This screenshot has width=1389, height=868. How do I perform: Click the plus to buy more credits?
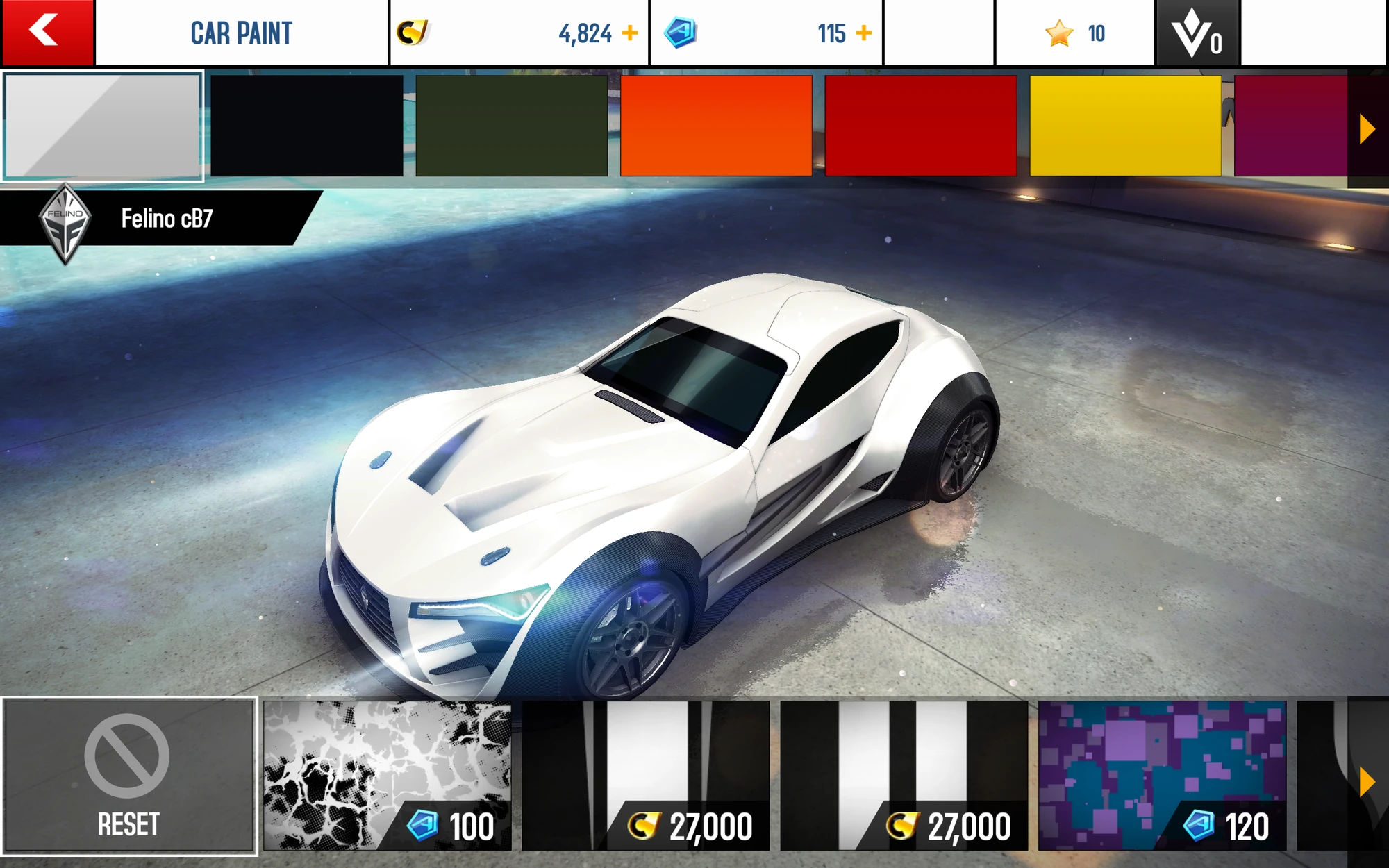pos(629,31)
